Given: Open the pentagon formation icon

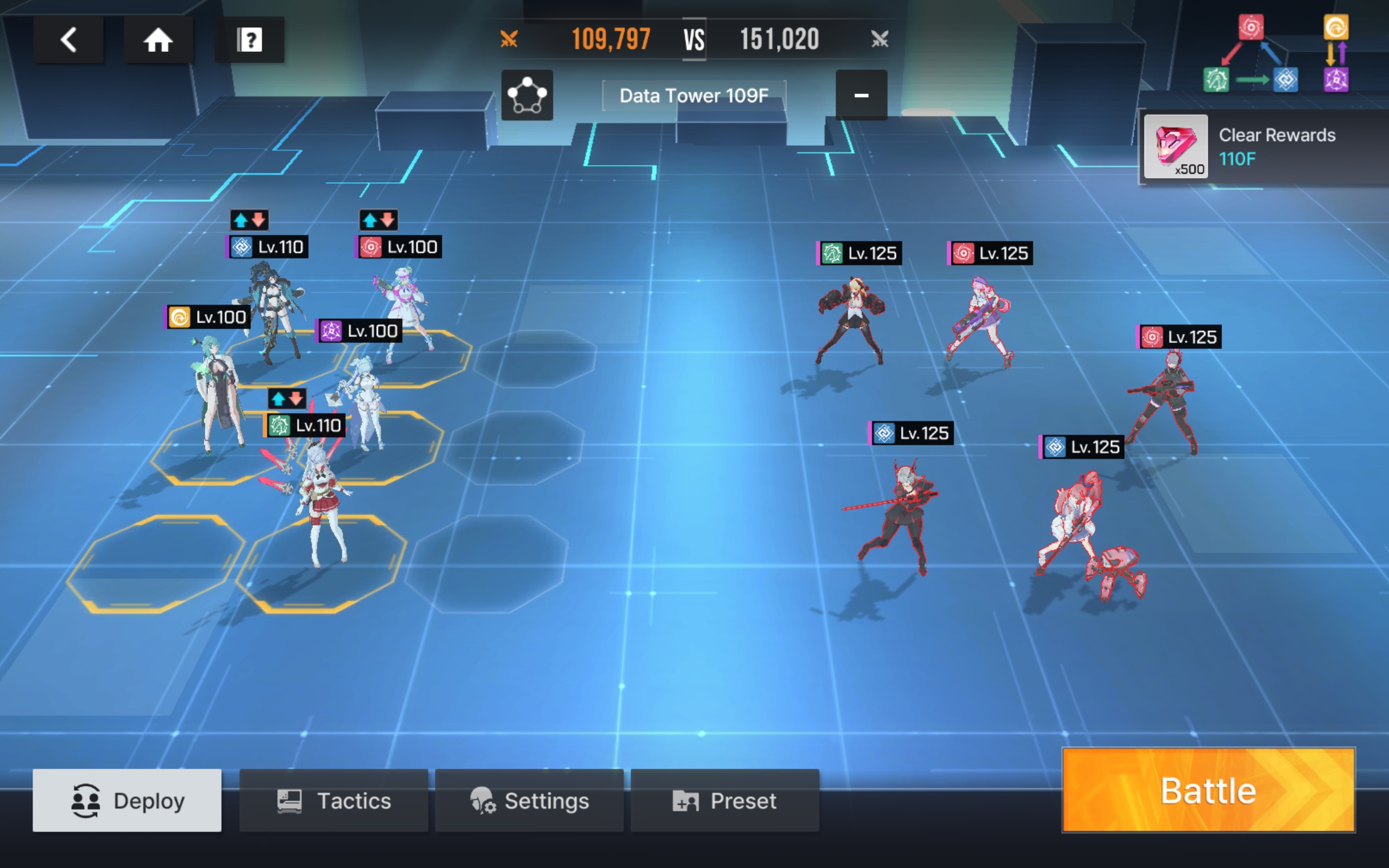Looking at the screenshot, I should 527,95.
